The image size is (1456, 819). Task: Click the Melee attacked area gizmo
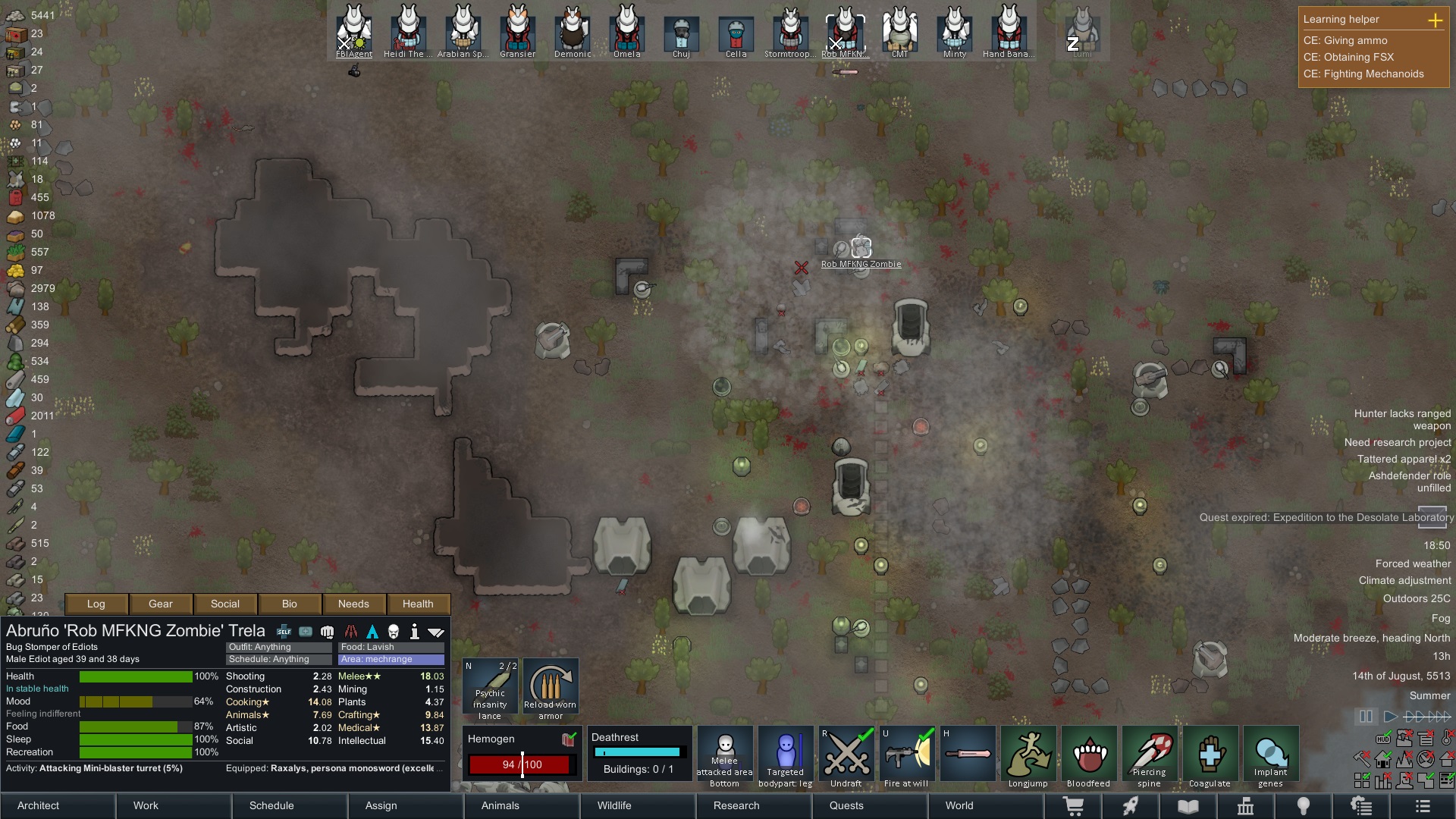click(x=724, y=753)
